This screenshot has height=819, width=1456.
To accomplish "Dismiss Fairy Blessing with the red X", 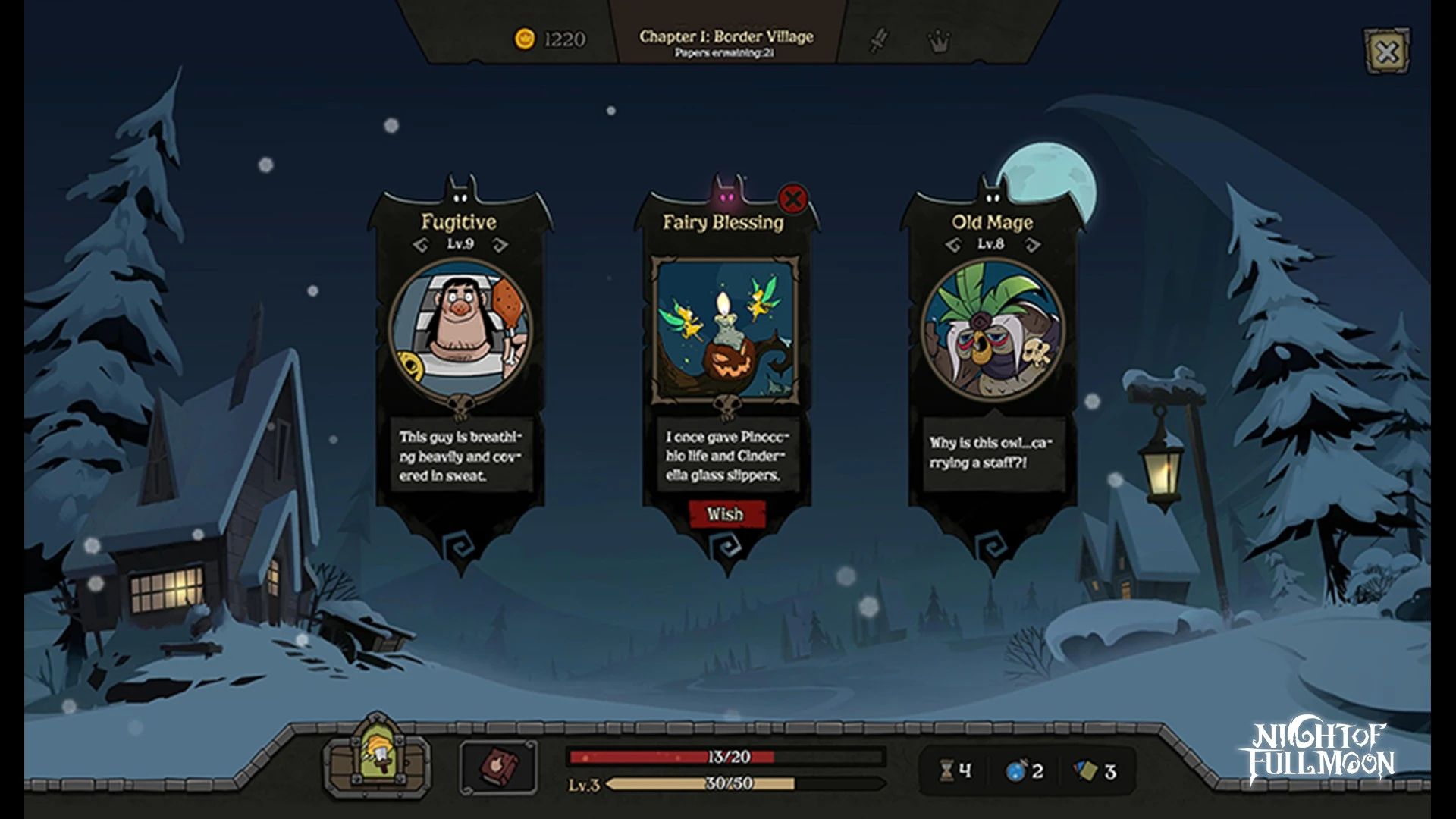I will tap(792, 199).
